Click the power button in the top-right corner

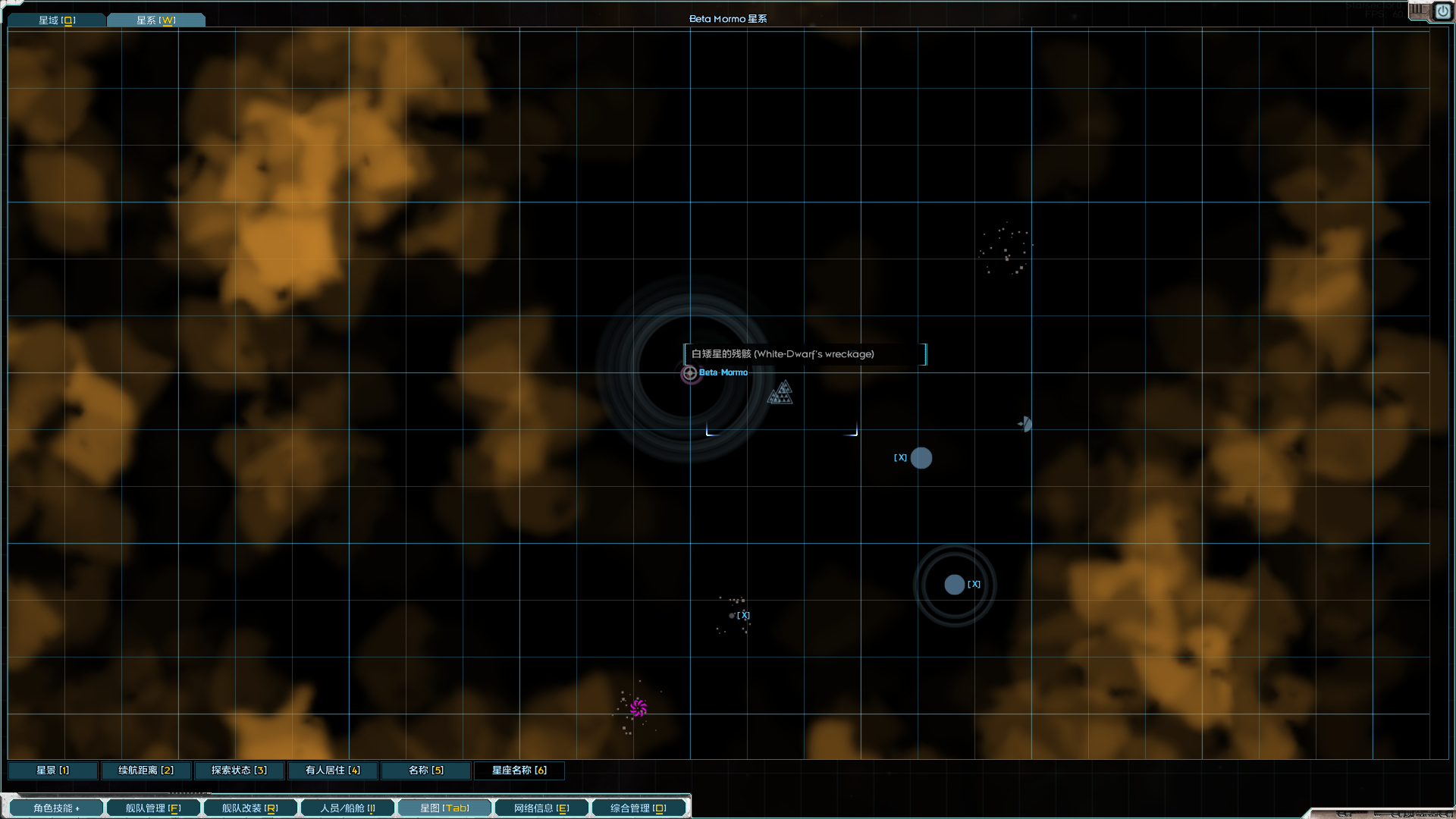pyautogui.click(x=1443, y=11)
